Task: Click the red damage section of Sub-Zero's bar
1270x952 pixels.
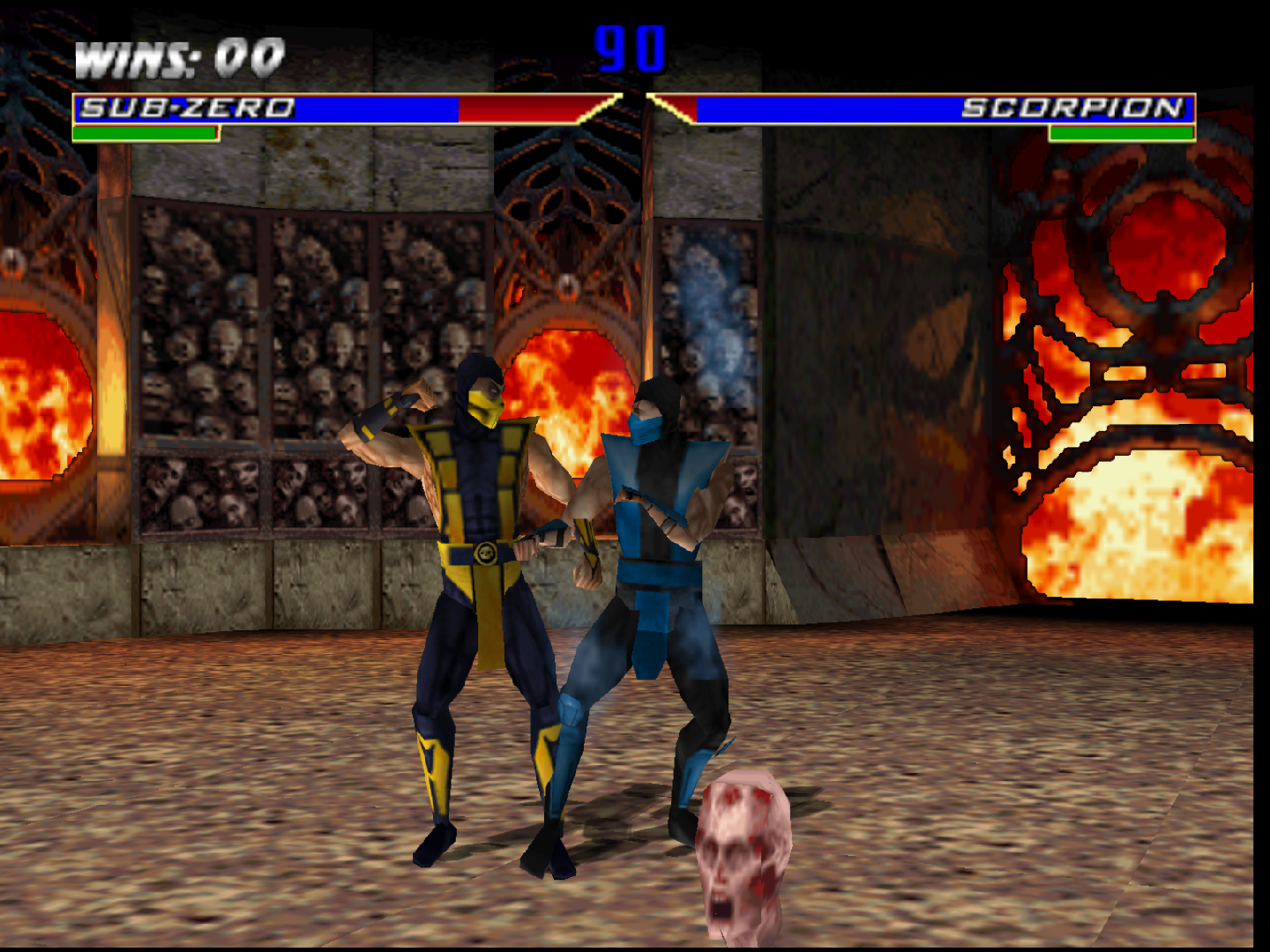Action: click(520, 110)
